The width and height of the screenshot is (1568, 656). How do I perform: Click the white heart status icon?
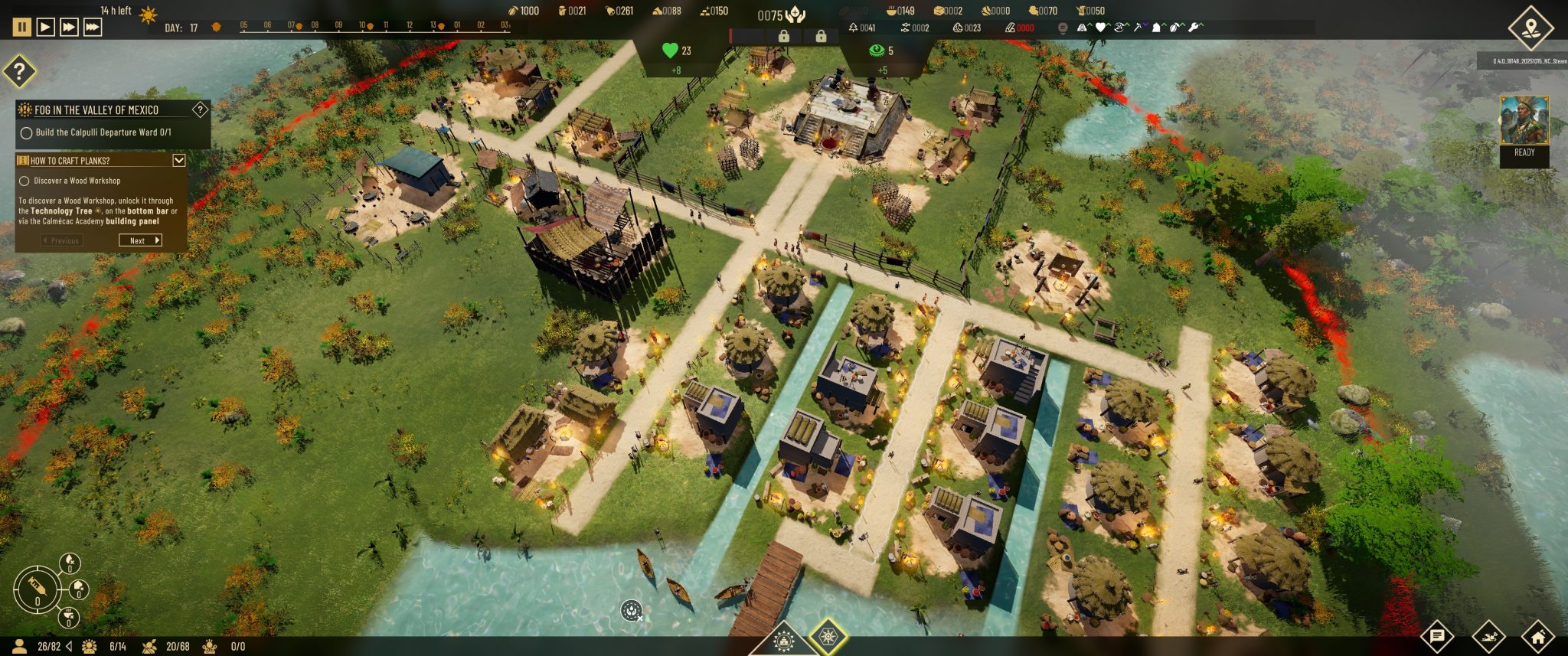1100,28
